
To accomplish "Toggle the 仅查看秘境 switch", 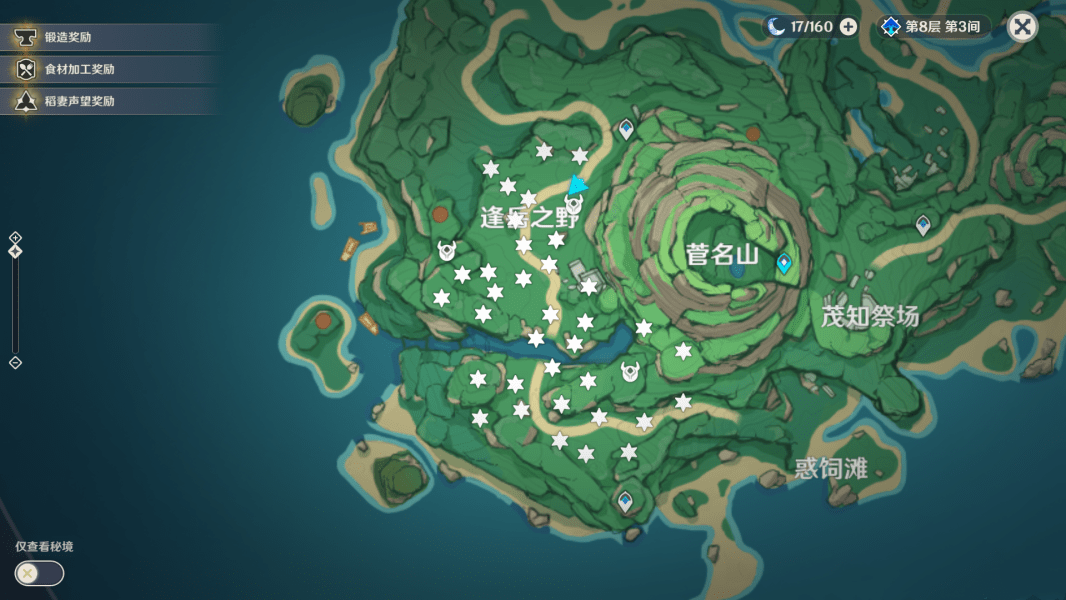I will point(39,573).
